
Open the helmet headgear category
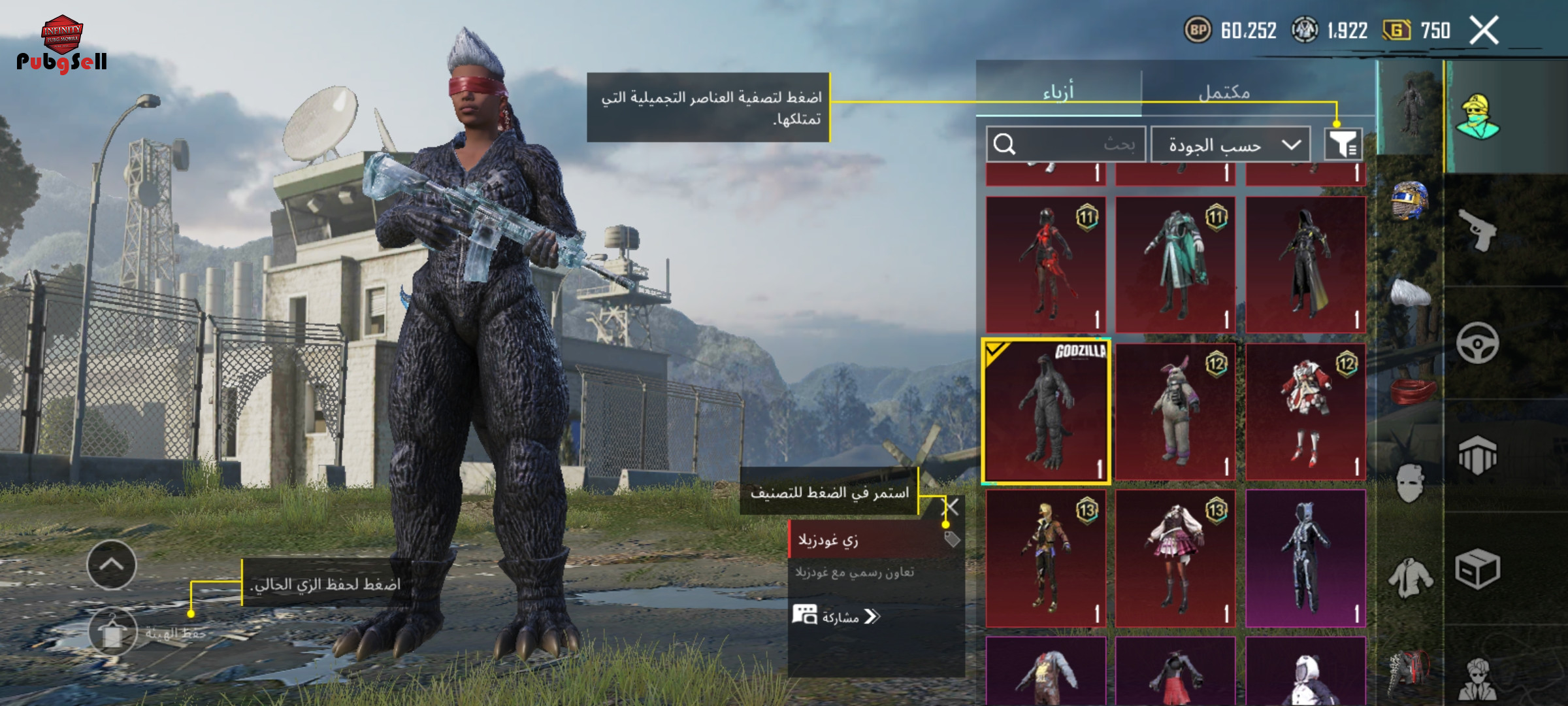point(1410,200)
